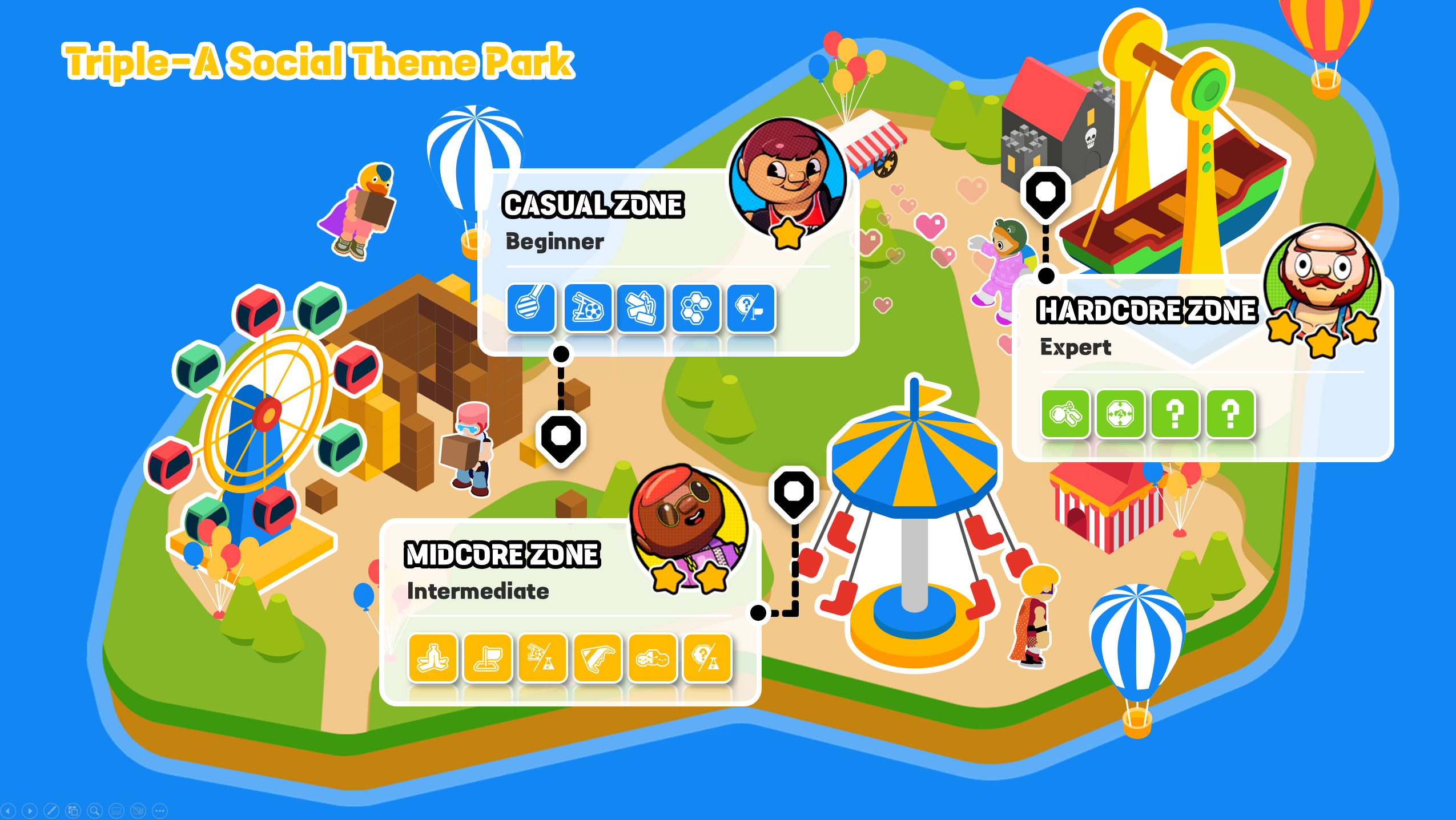Click the map pin linked to Casual Zone
This screenshot has height=820, width=1456.
[561, 437]
